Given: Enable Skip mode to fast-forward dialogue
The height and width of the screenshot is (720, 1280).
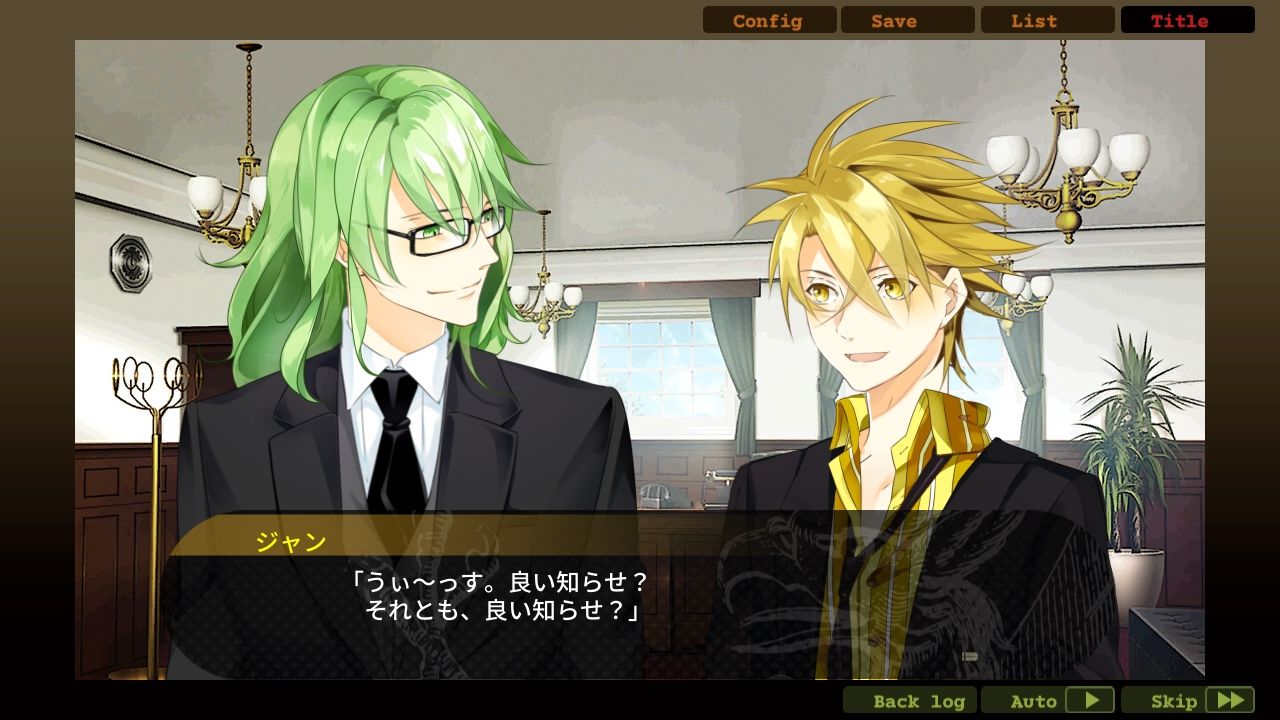Looking at the screenshot, I should [x=1176, y=700].
